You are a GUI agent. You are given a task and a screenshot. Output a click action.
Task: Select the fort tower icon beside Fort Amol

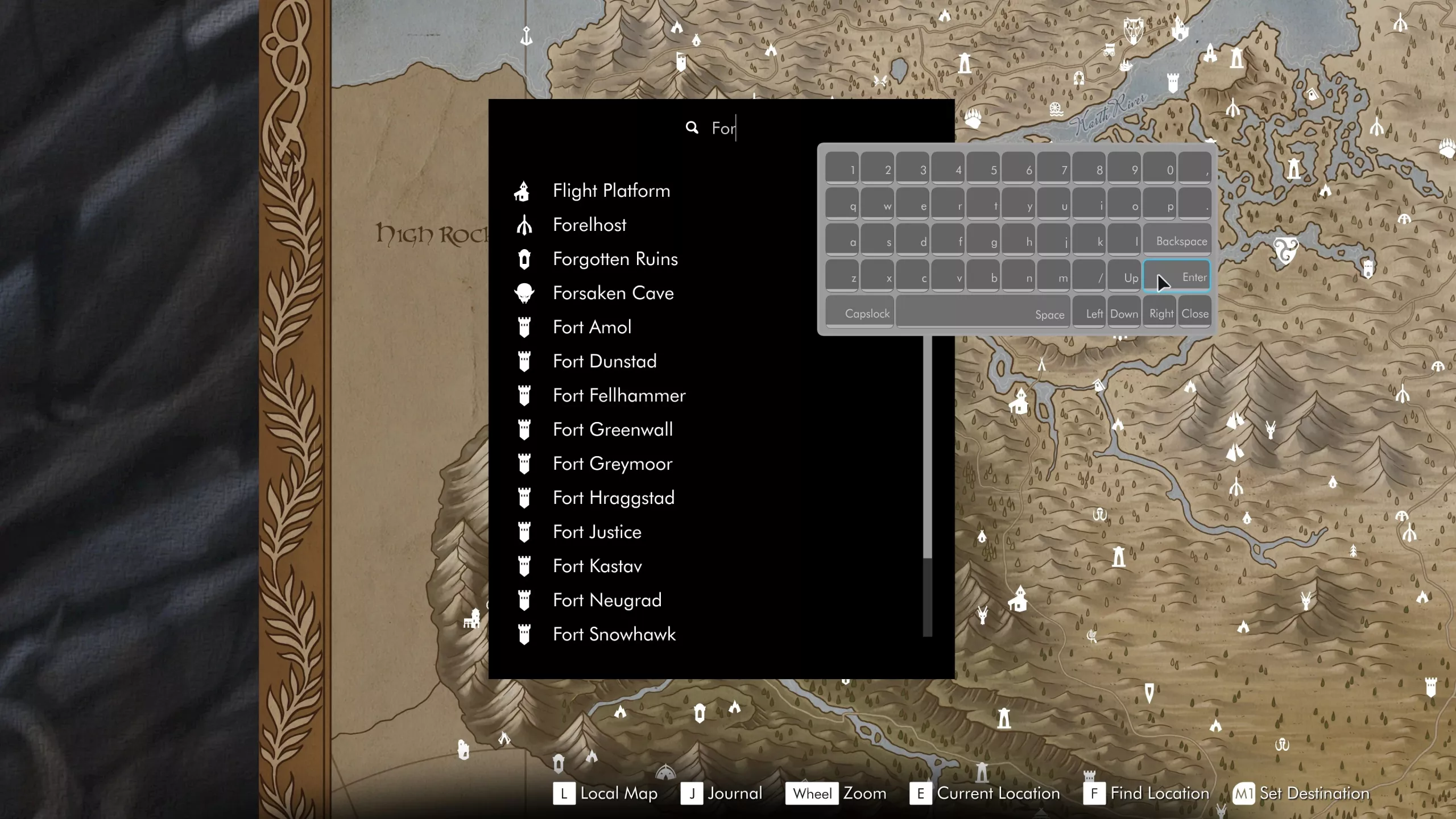[x=524, y=327]
